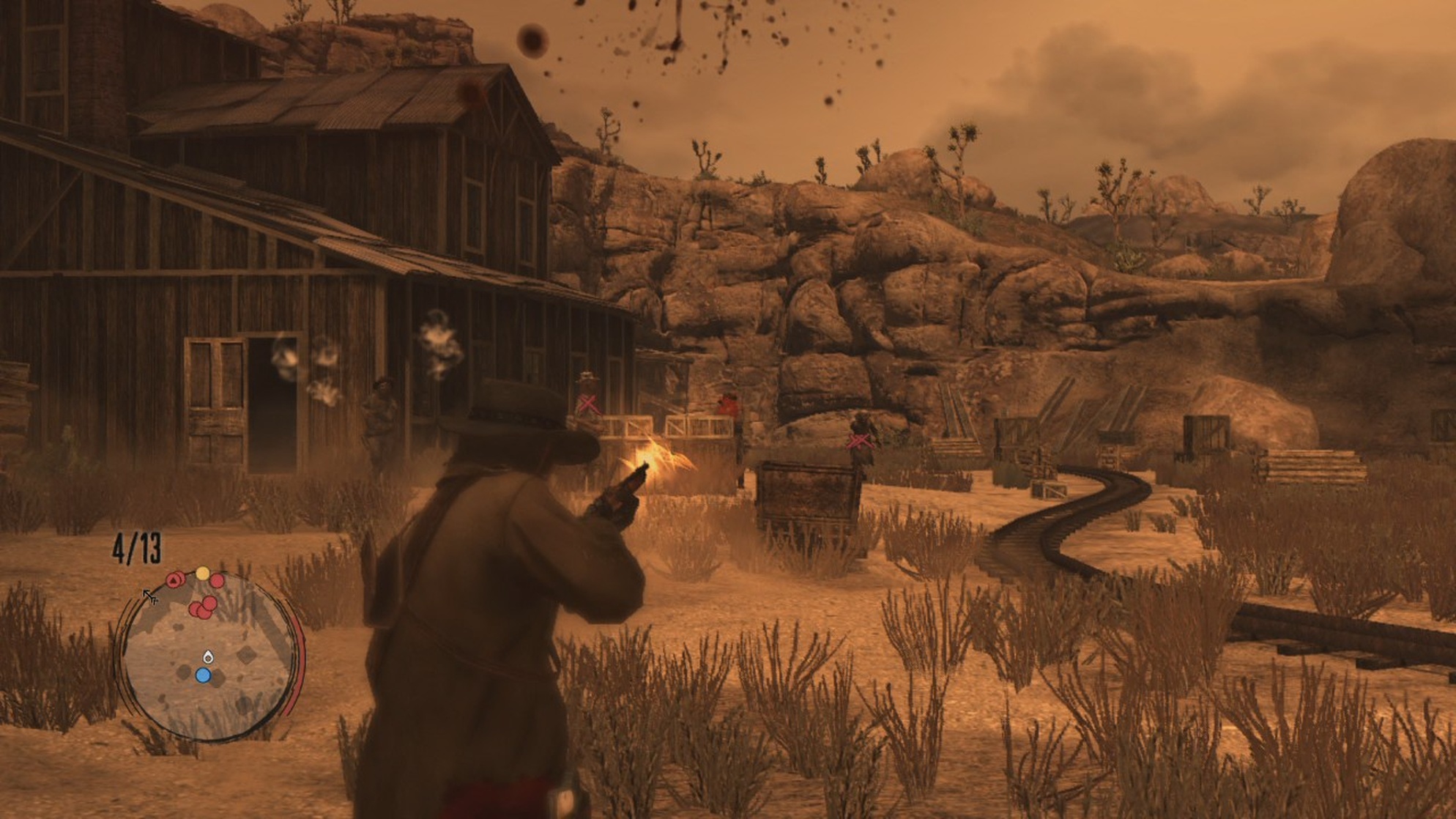Select the yellow objective marker on the minimap
Screen dimensions: 1456x819
(202, 573)
